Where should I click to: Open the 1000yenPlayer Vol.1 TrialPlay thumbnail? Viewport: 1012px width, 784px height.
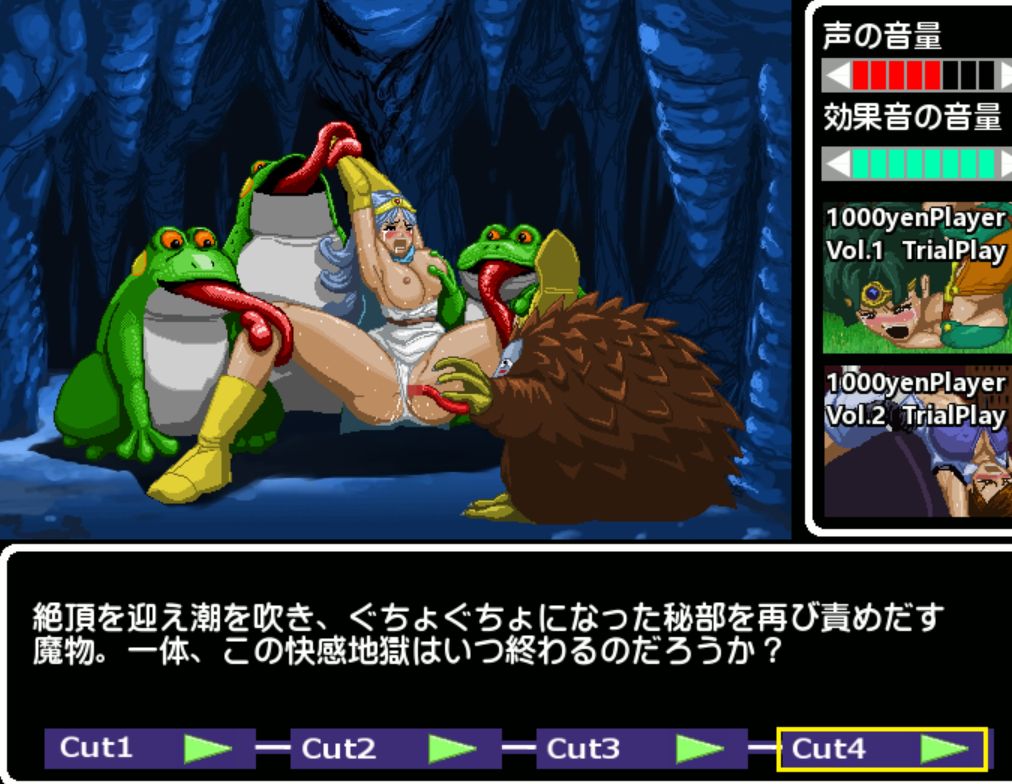tap(914, 278)
